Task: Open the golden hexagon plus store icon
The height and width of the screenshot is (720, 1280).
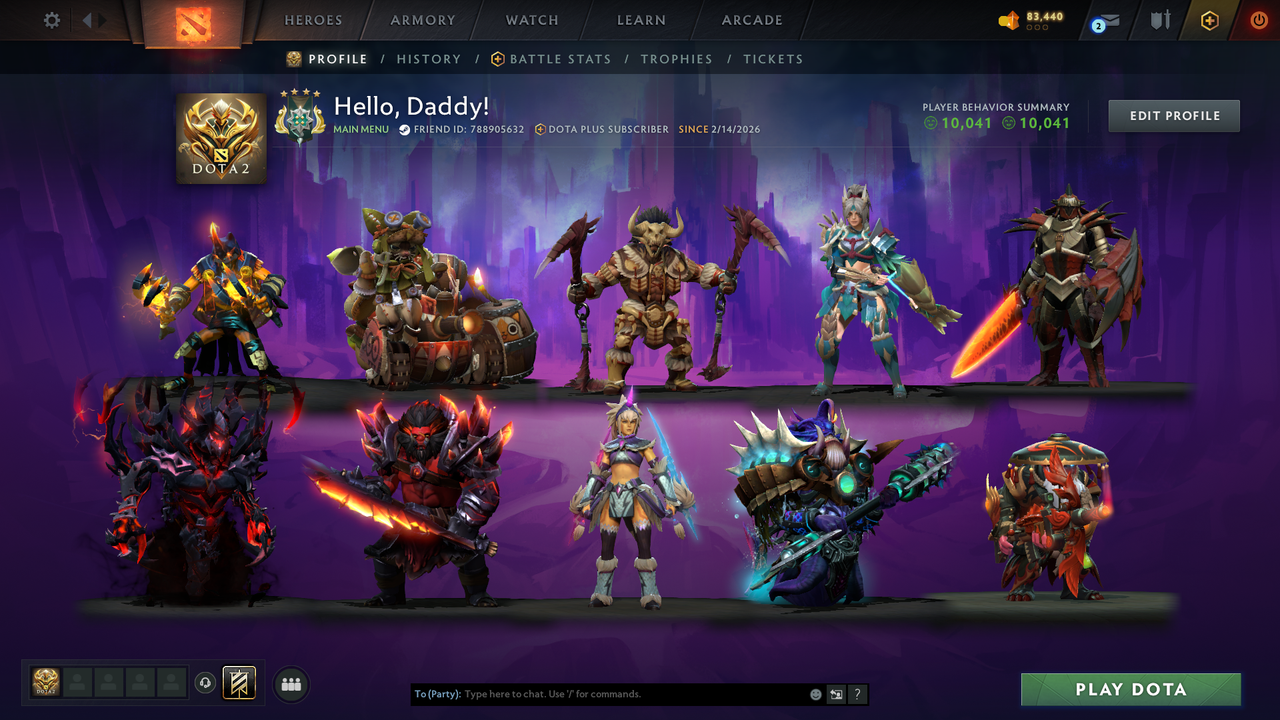Action: [1208, 20]
